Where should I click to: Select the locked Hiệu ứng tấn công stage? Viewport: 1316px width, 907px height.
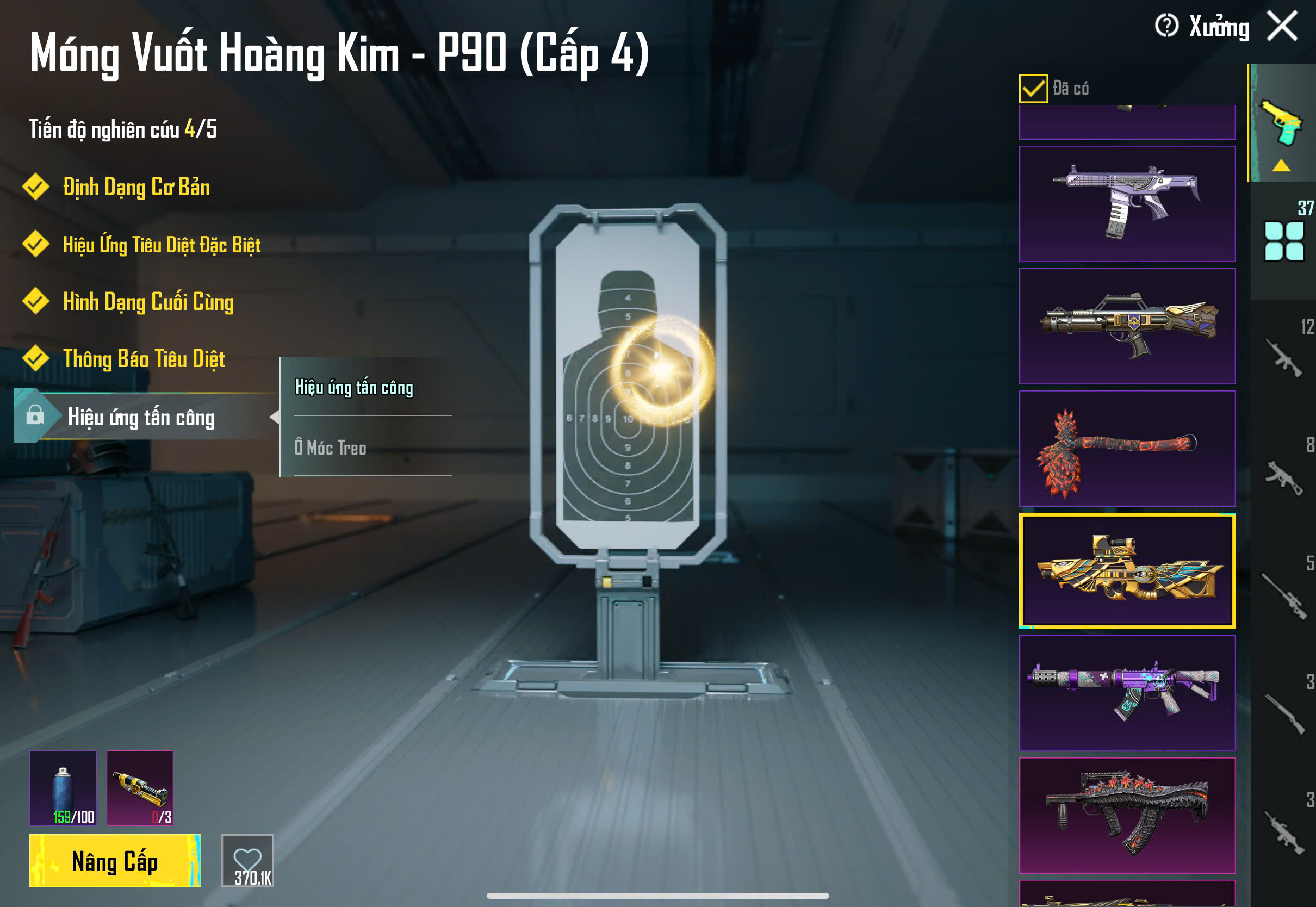(141, 418)
